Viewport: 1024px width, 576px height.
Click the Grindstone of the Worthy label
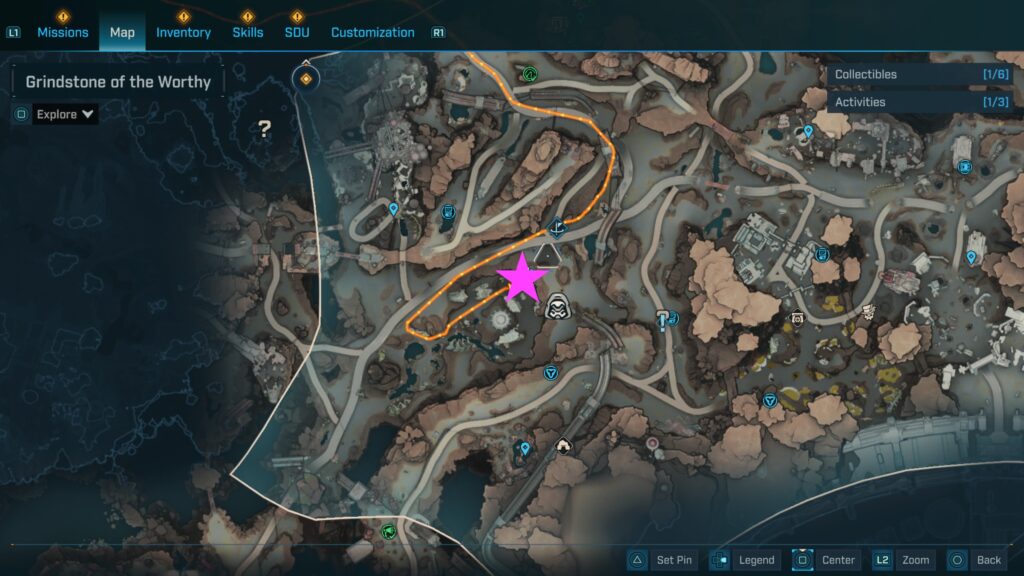pyautogui.click(x=118, y=82)
